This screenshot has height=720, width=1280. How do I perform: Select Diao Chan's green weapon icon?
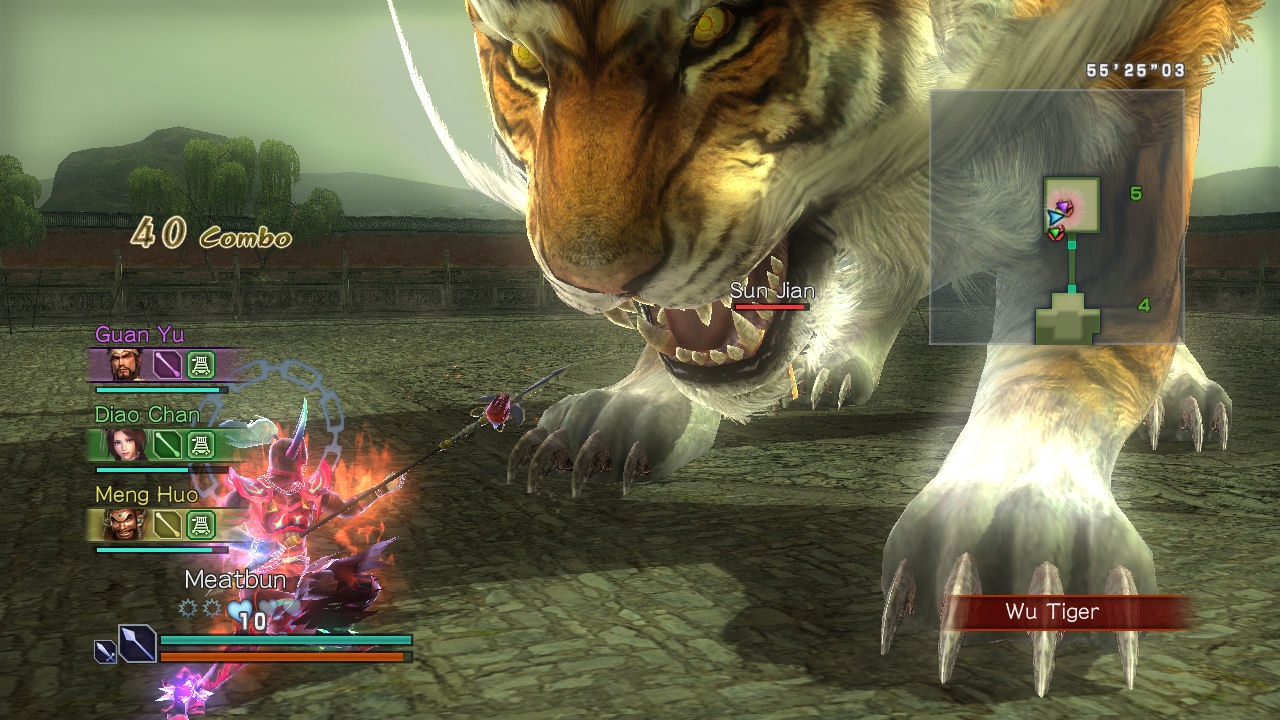click(x=167, y=444)
